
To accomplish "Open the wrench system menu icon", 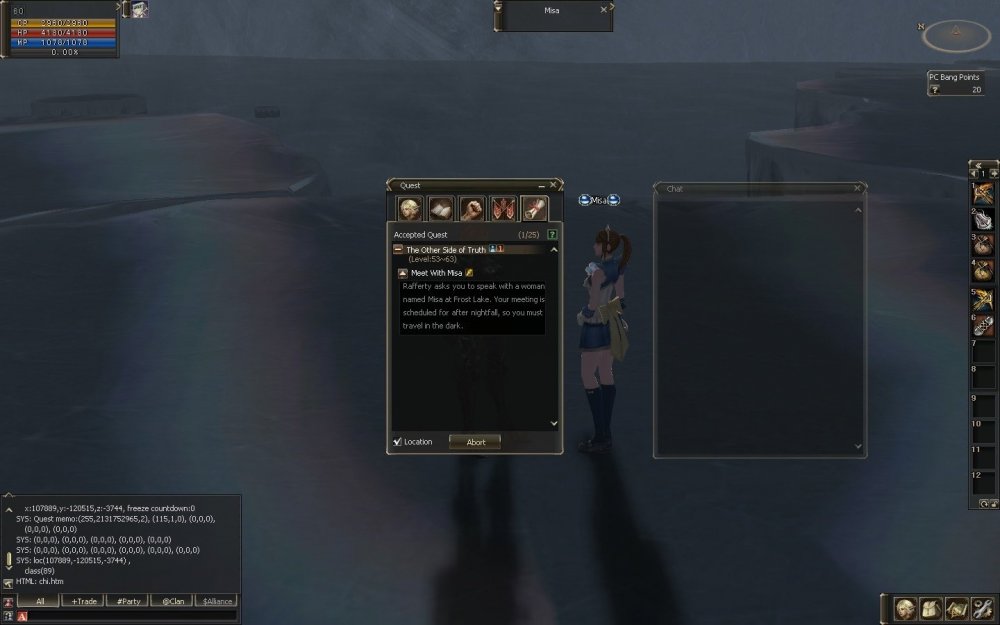I will pos(982,608).
